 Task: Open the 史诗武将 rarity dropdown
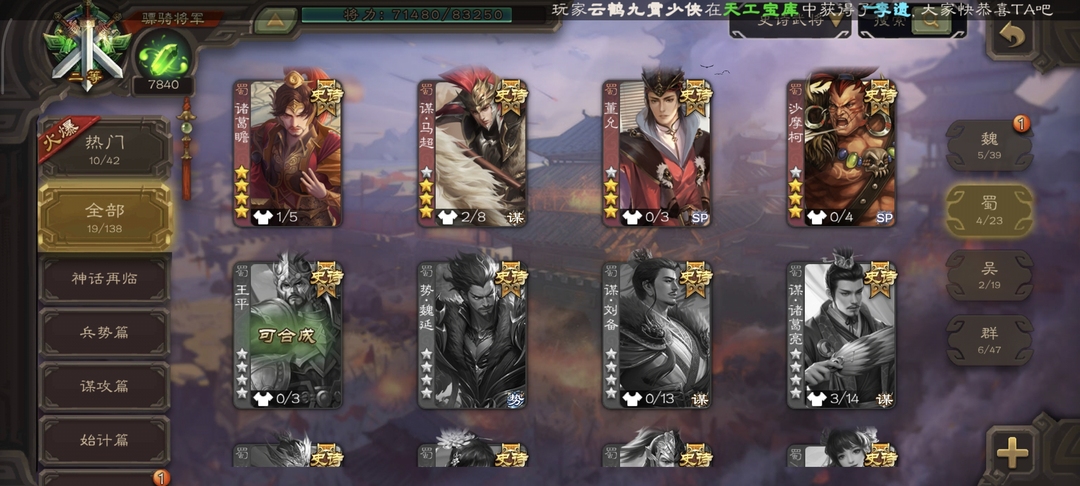coord(790,22)
